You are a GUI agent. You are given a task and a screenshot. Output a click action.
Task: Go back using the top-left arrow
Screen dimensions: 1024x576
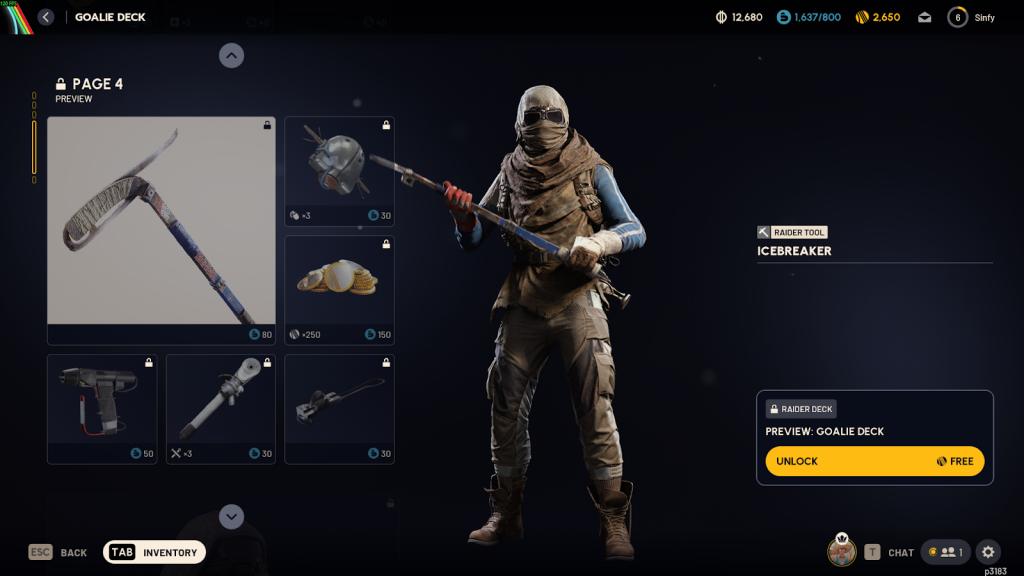pos(46,17)
